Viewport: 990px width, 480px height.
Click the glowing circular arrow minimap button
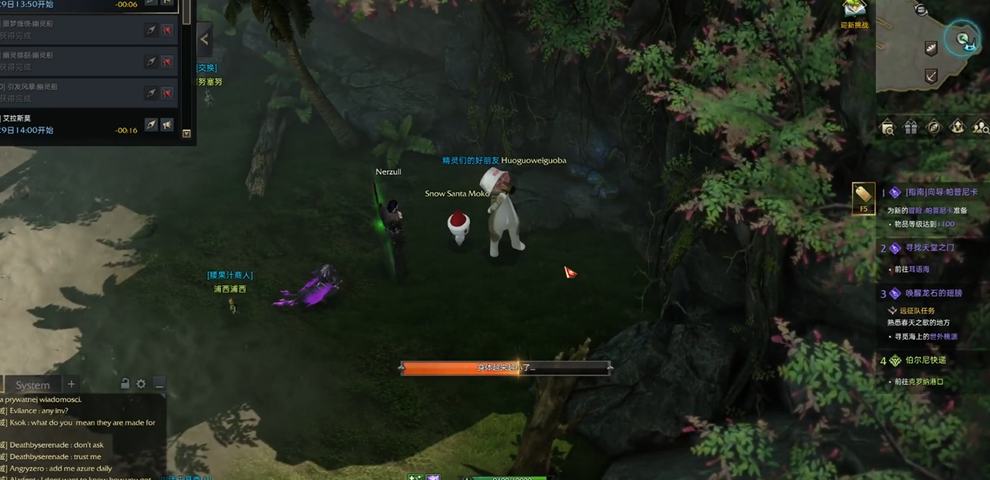click(964, 39)
